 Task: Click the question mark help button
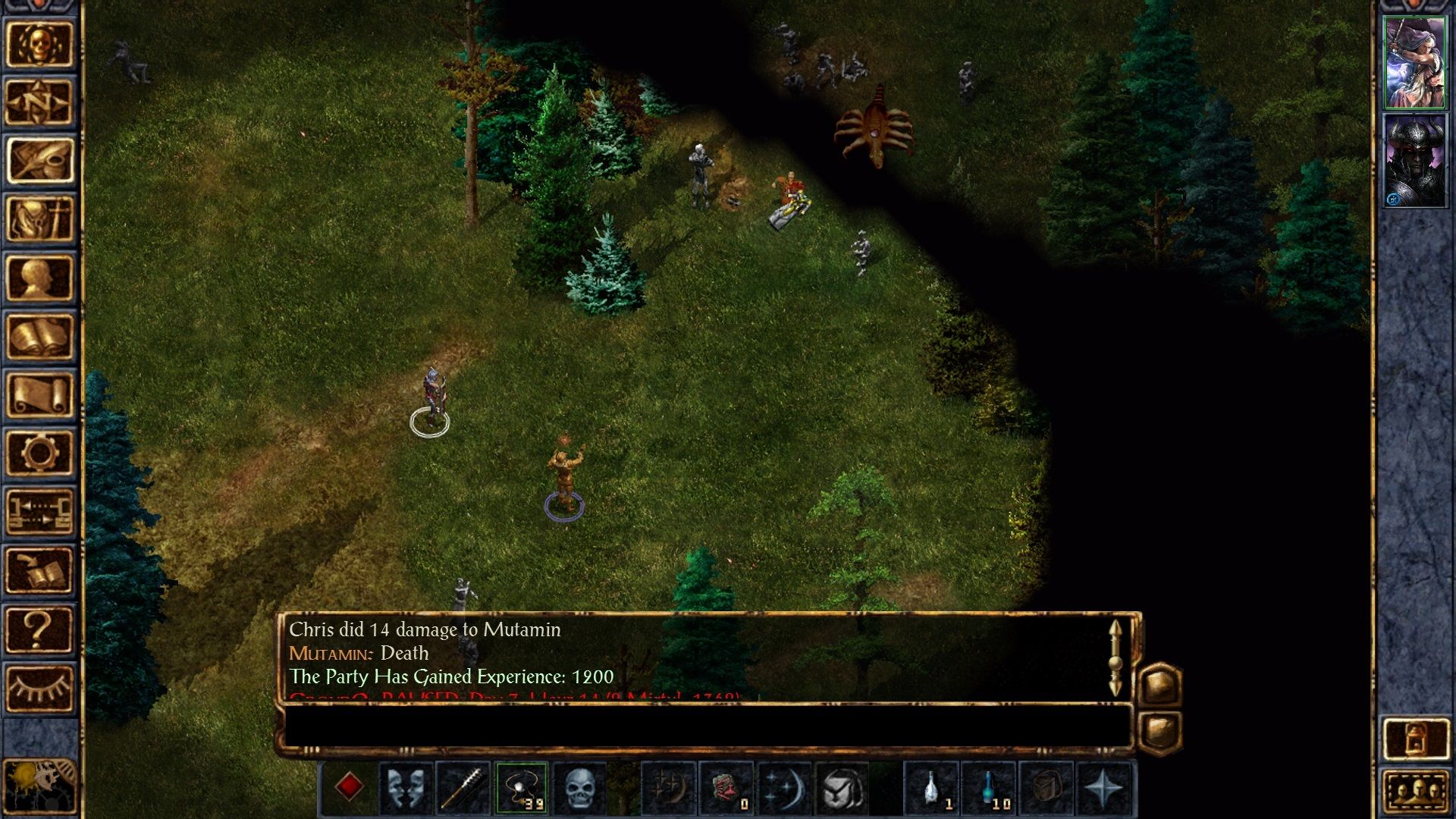(x=39, y=629)
